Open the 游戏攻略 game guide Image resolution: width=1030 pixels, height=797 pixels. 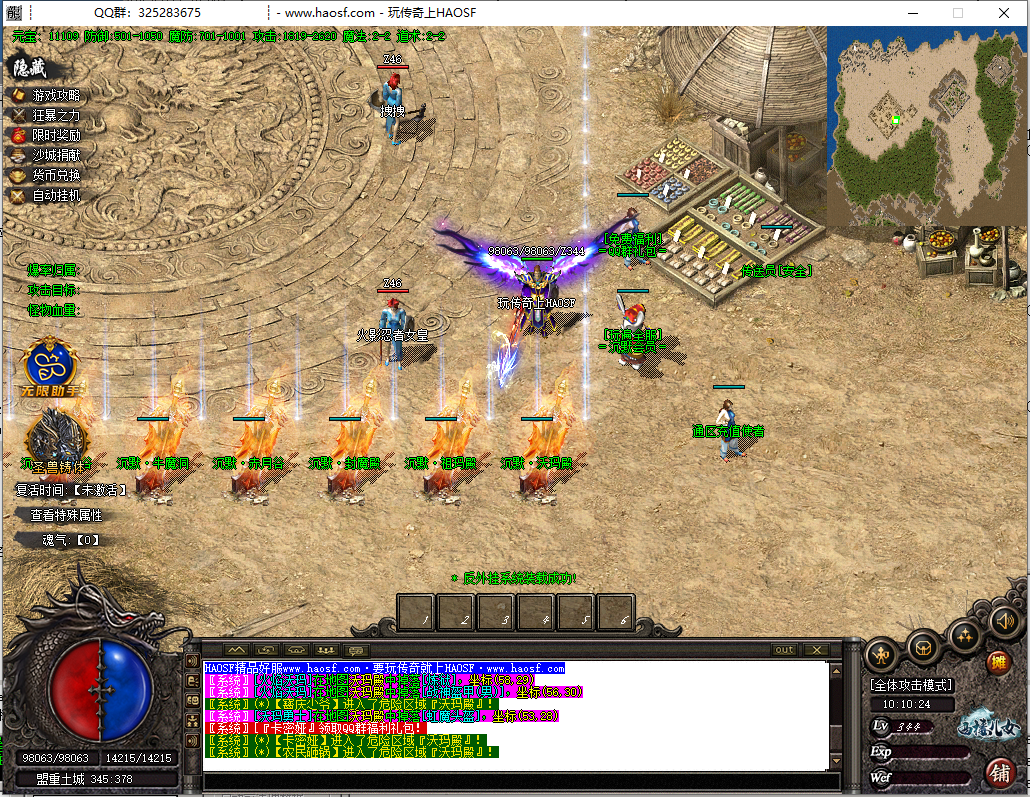click(56, 95)
